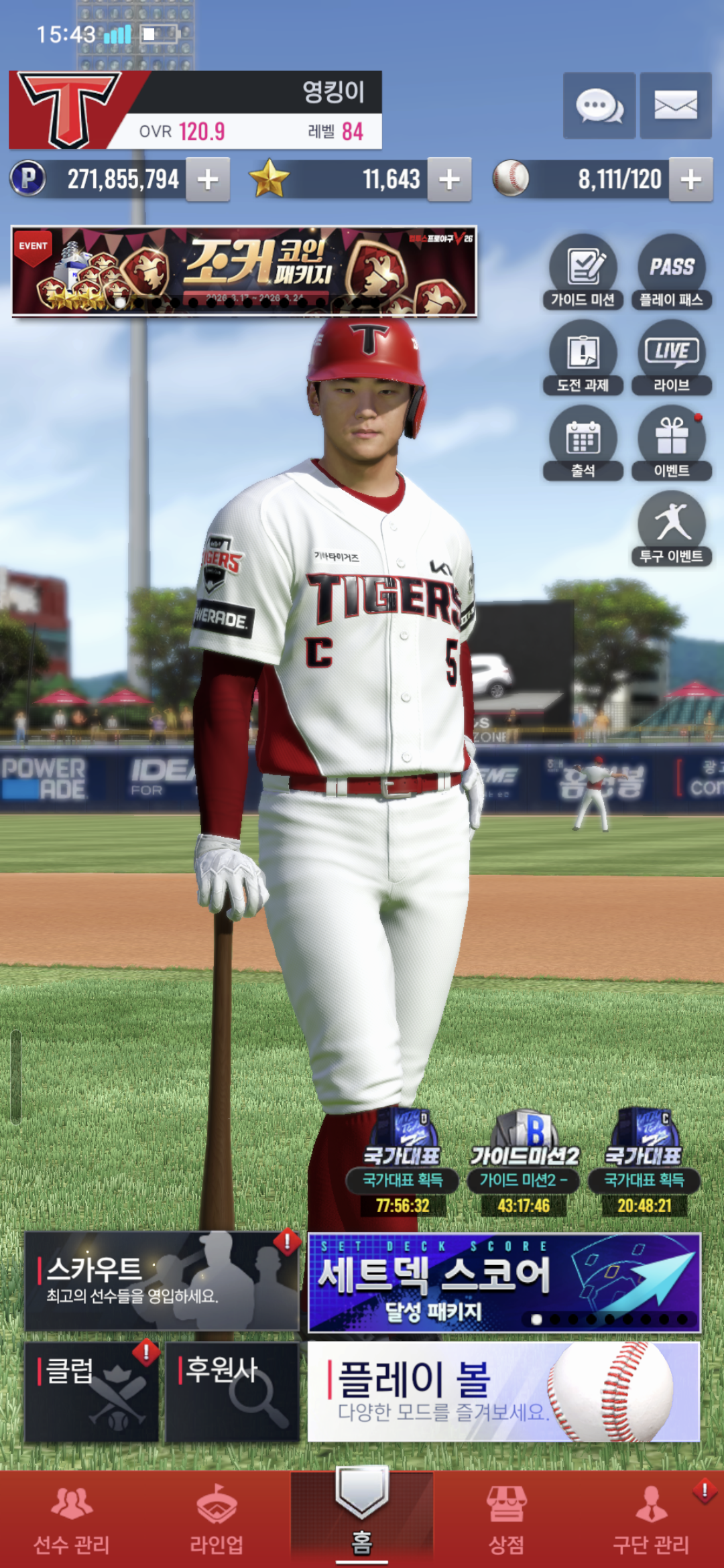Open the 플레이 패스 PASS menu
This screenshot has height=1568, width=724.
[671, 272]
